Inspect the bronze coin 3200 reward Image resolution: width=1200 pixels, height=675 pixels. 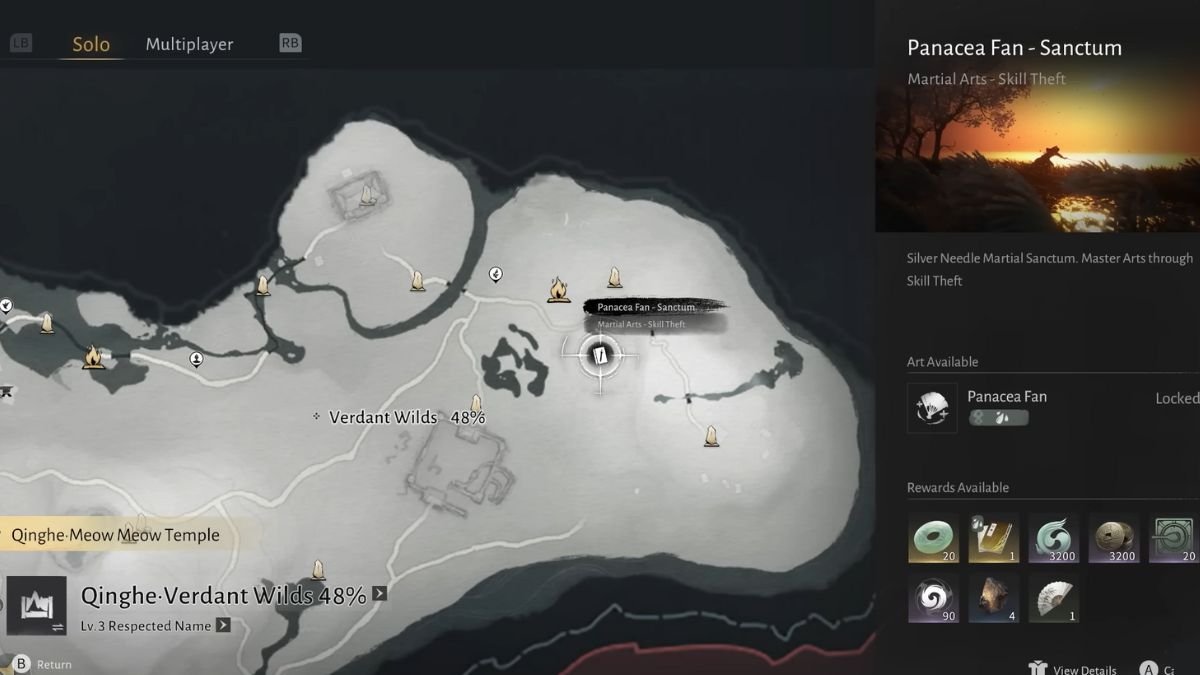tap(1113, 538)
